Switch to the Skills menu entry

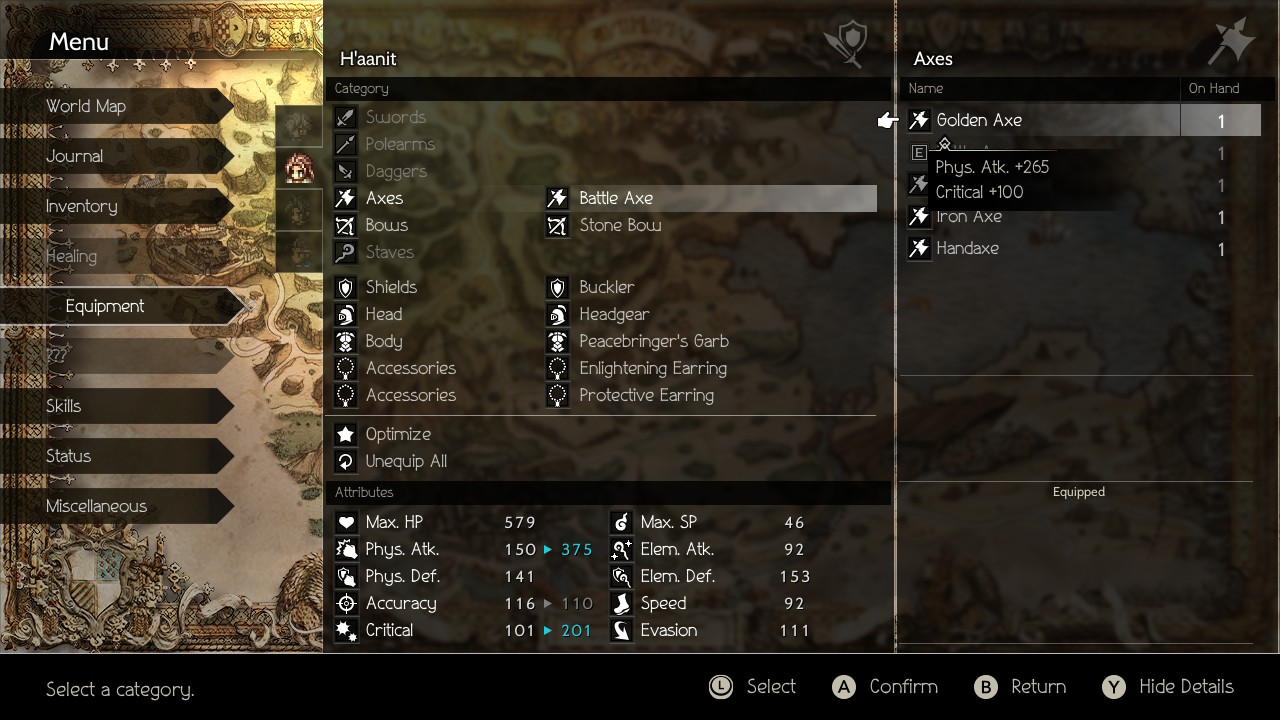pyautogui.click(x=64, y=406)
